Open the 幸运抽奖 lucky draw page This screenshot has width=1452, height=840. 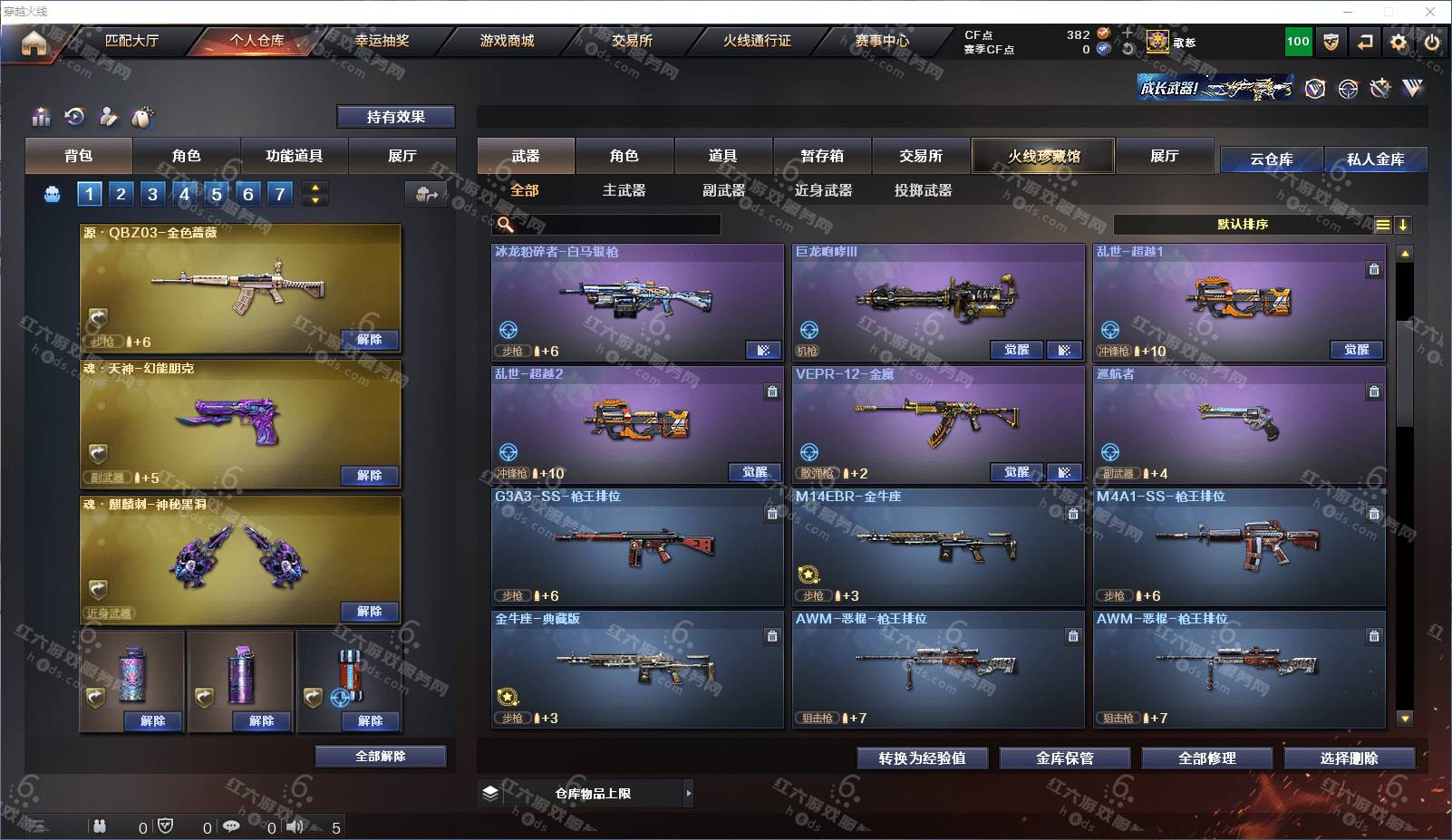tap(382, 41)
